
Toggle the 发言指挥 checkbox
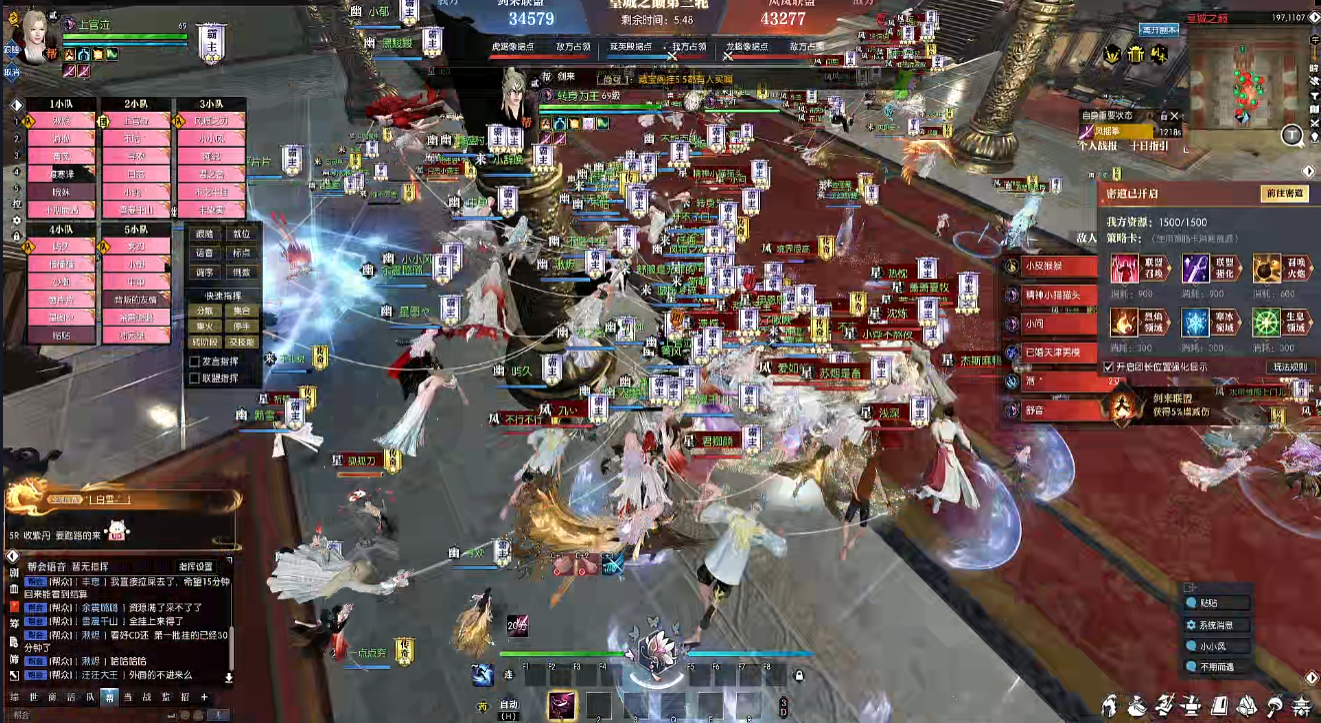pyautogui.click(x=195, y=363)
